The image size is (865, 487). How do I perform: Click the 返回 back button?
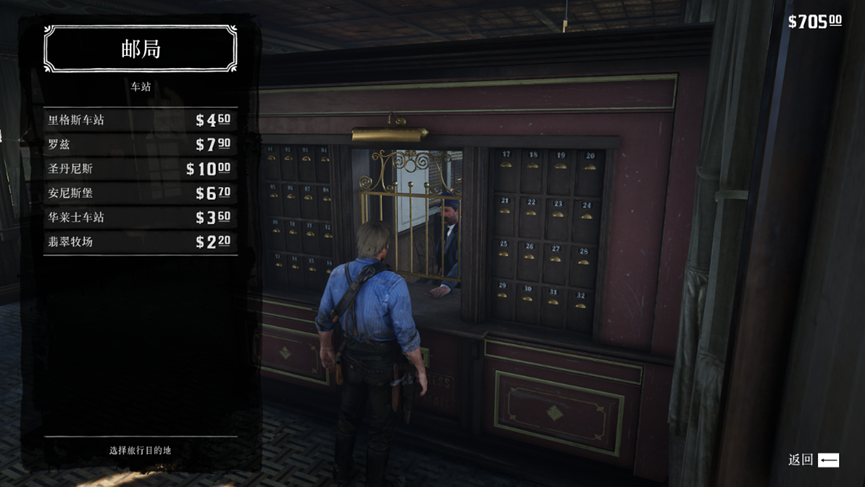(813, 460)
